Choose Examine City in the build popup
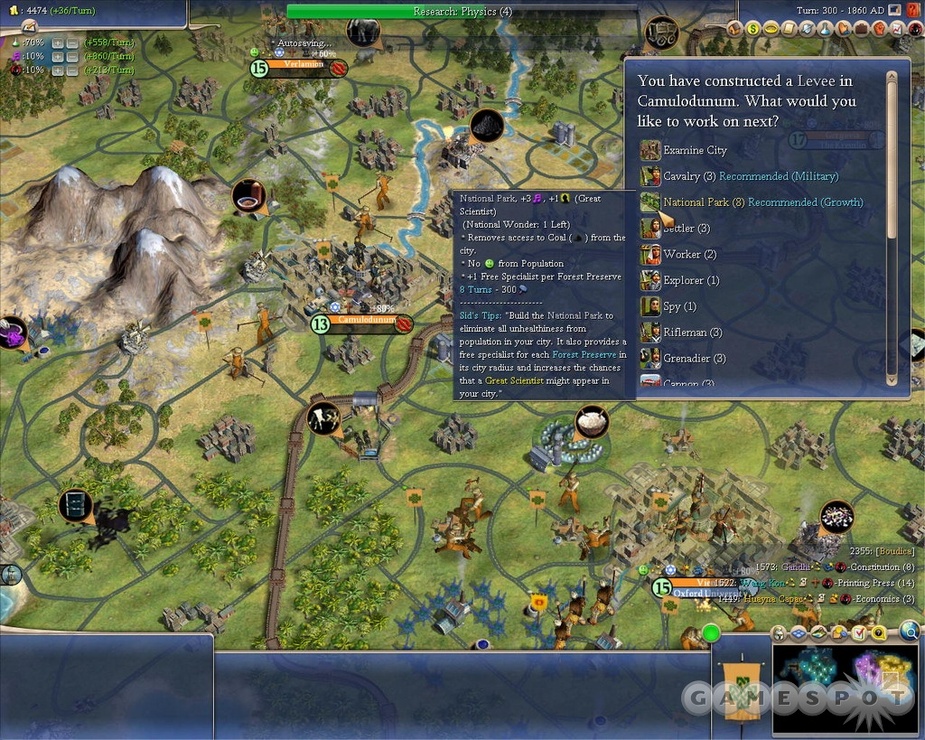The height and width of the screenshot is (740, 925). (695, 150)
